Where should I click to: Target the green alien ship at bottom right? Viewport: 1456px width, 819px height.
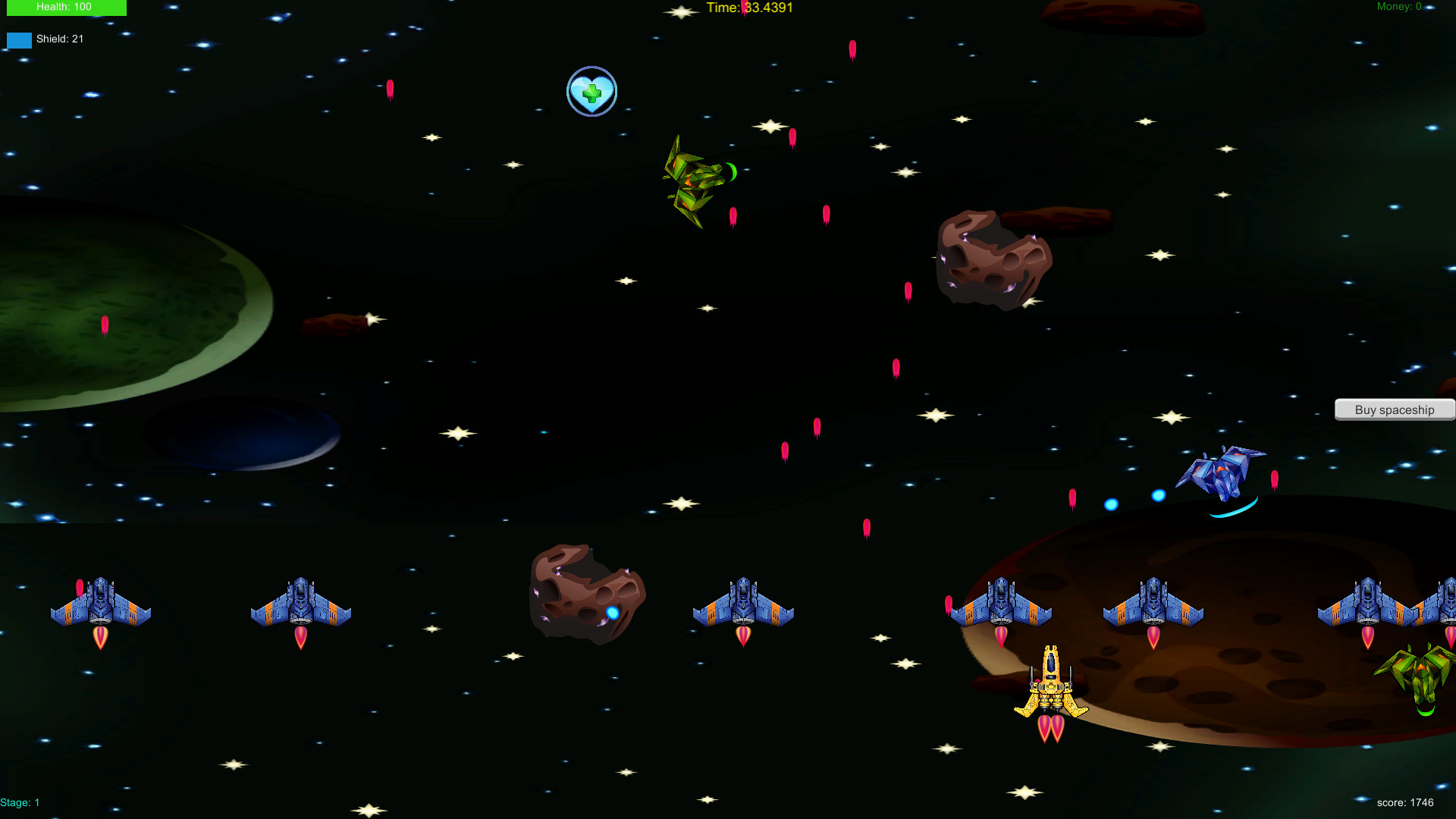(1418, 675)
